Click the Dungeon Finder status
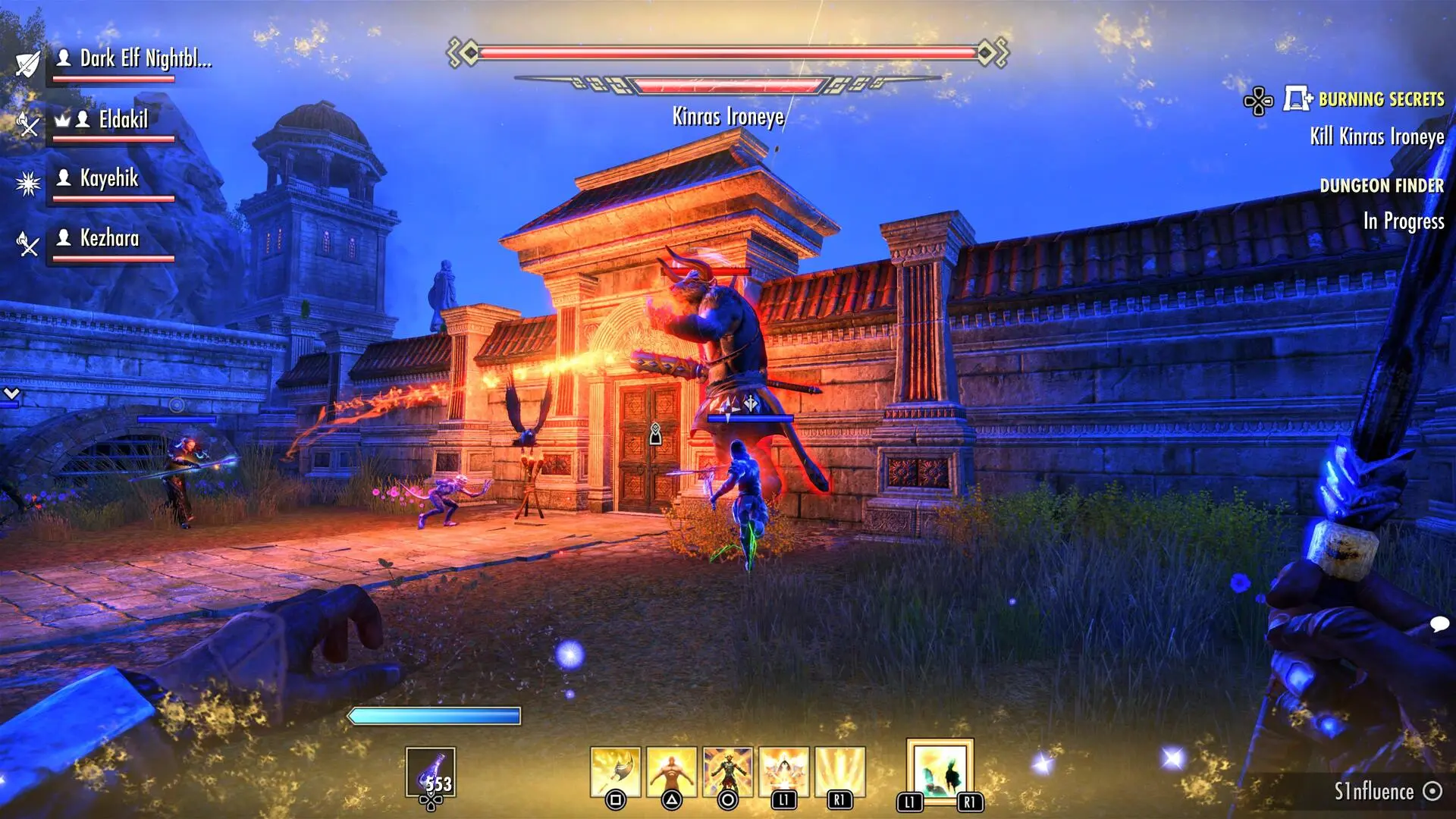Screen dimensions: 1456x819 (1381, 186)
